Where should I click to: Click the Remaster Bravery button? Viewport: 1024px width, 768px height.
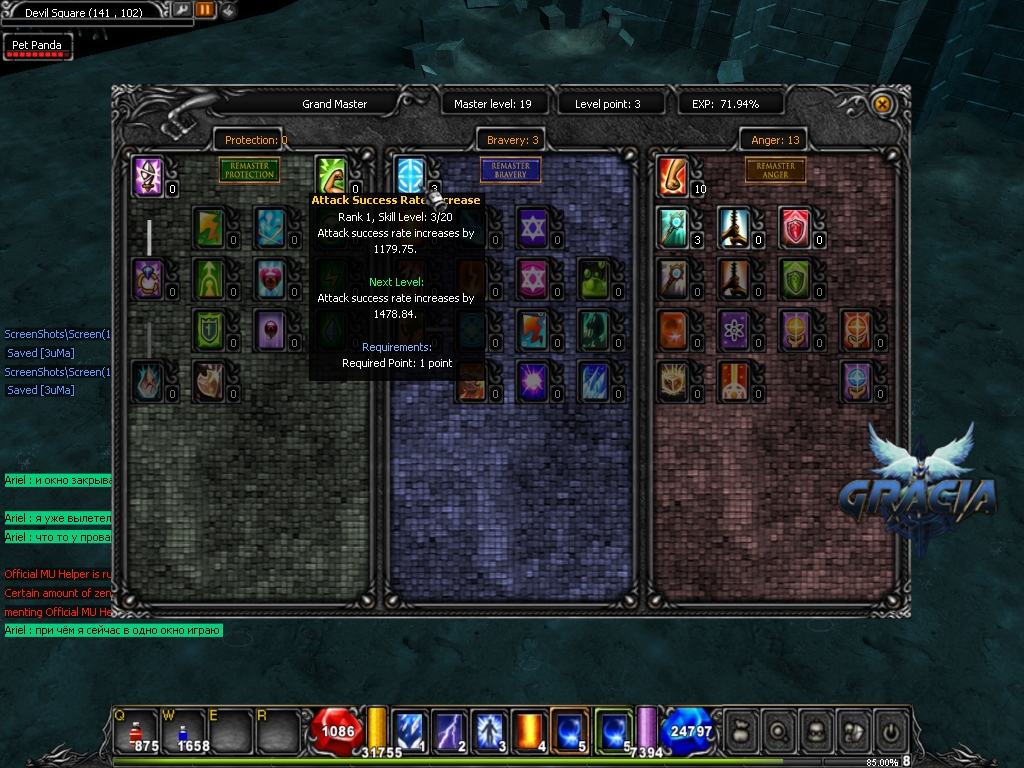510,170
